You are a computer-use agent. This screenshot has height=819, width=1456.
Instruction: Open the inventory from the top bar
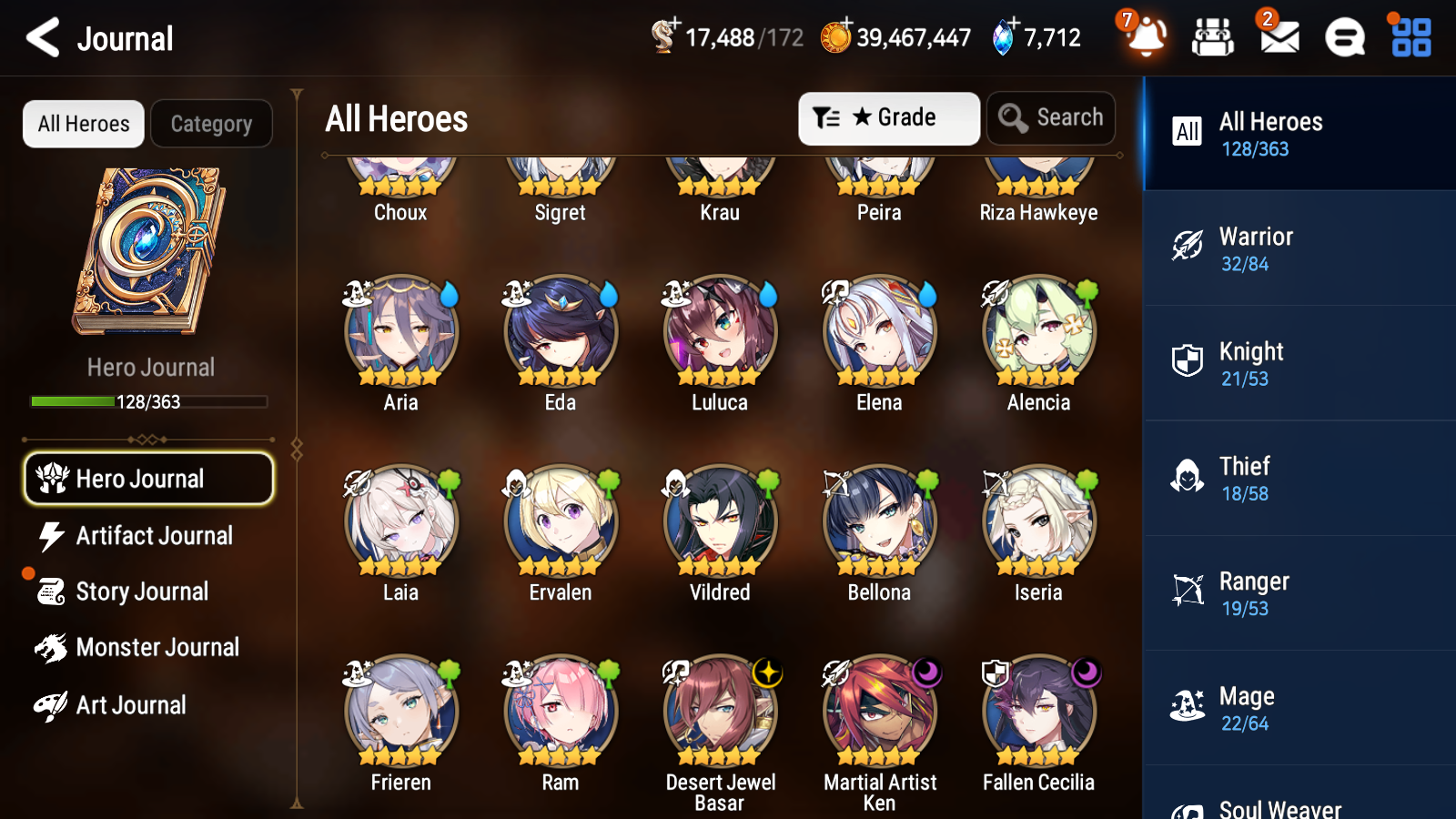(x=1213, y=38)
